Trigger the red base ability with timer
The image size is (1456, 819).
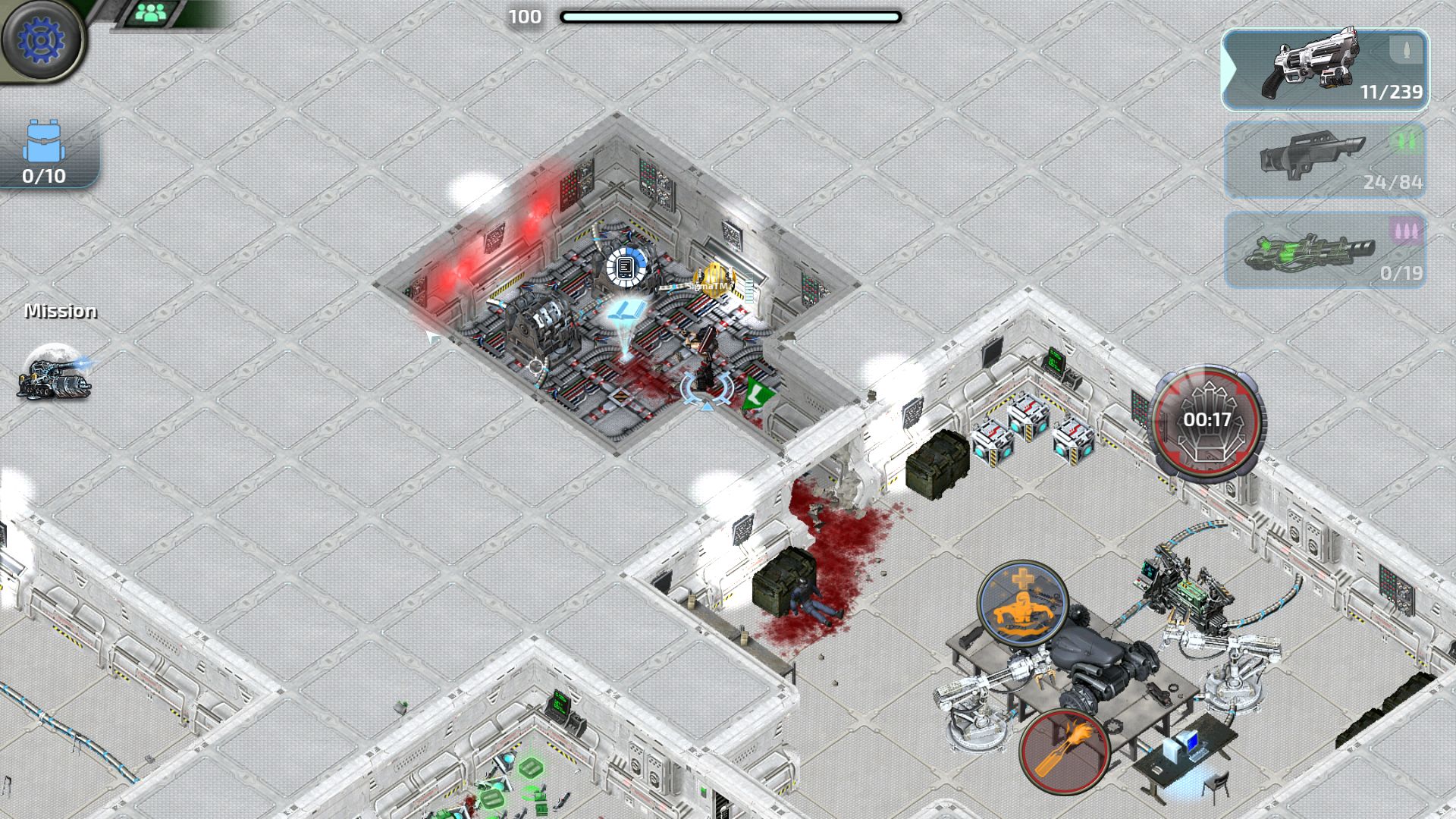click(1206, 421)
